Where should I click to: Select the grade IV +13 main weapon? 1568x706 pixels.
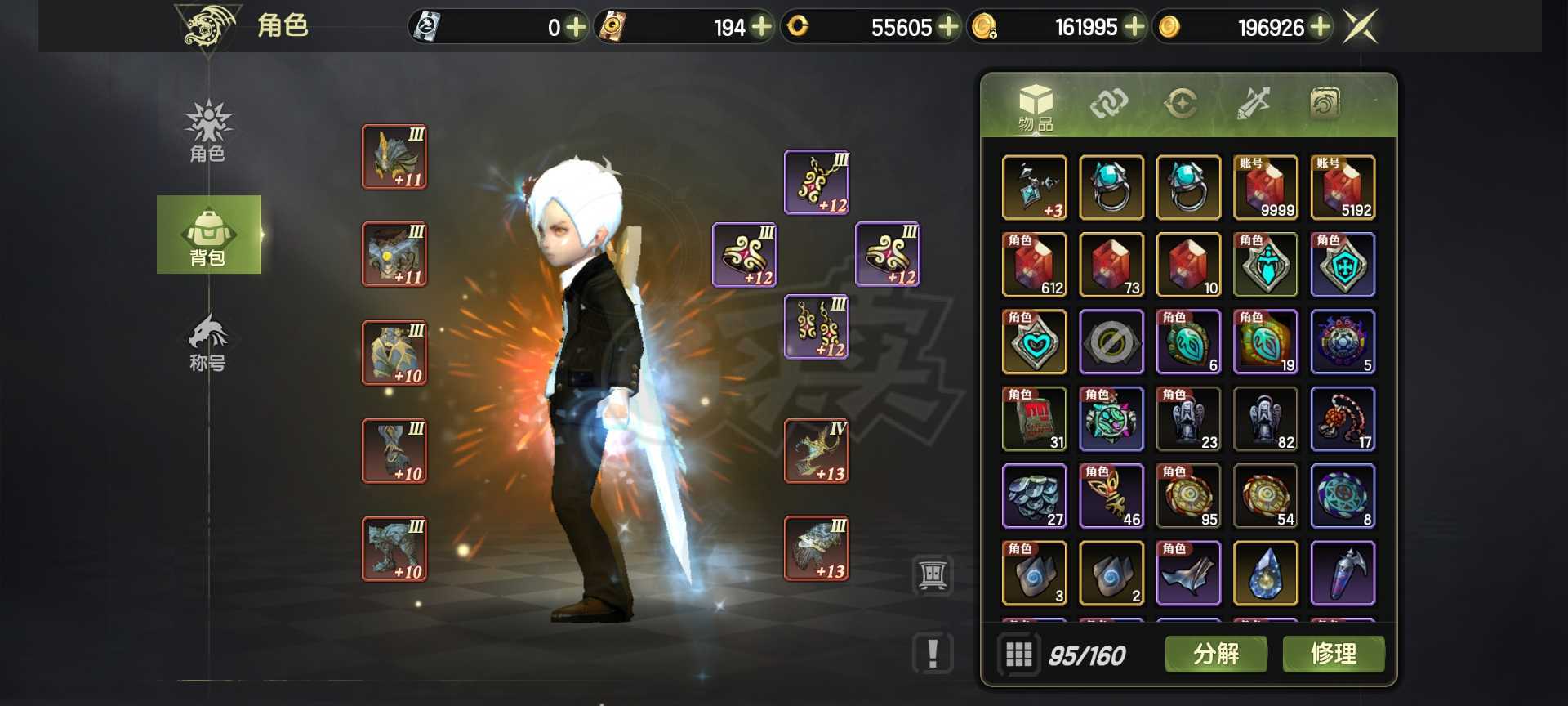(x=817, y=451)
